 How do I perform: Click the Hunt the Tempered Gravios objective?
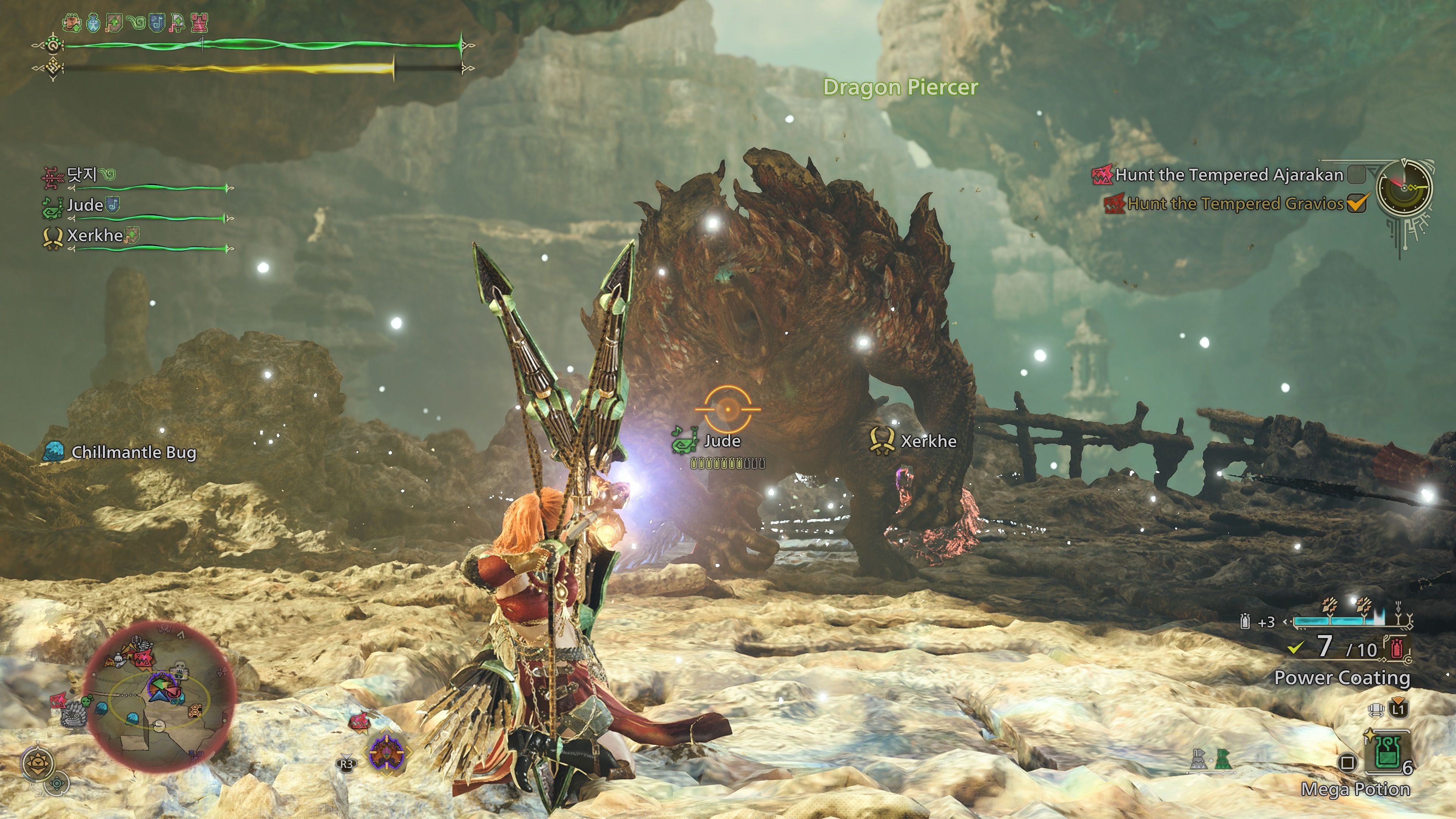1235,204
